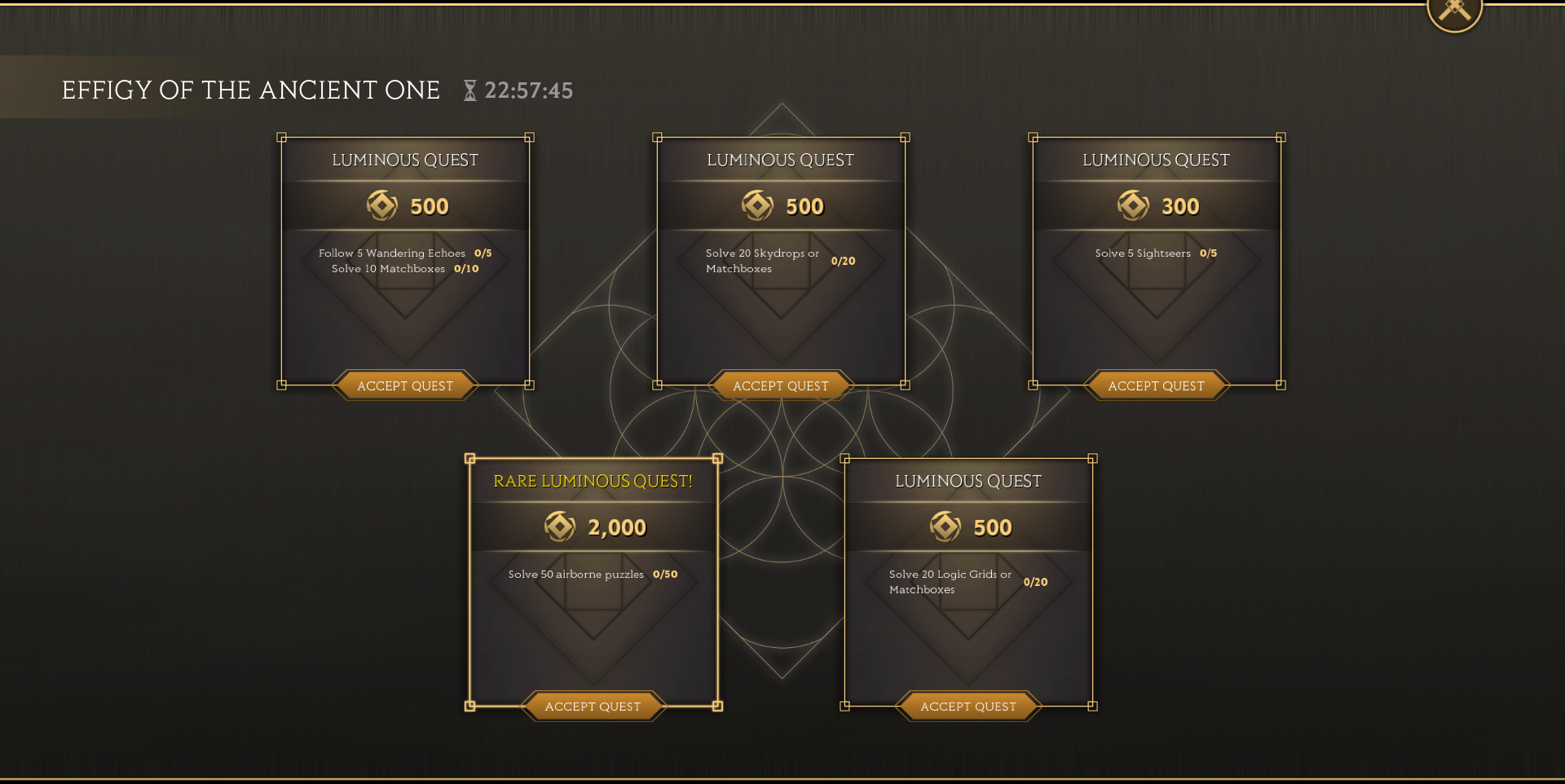Accept the Rare Luminous Quest
The image size is (1565, 784).
pos(593,706)
